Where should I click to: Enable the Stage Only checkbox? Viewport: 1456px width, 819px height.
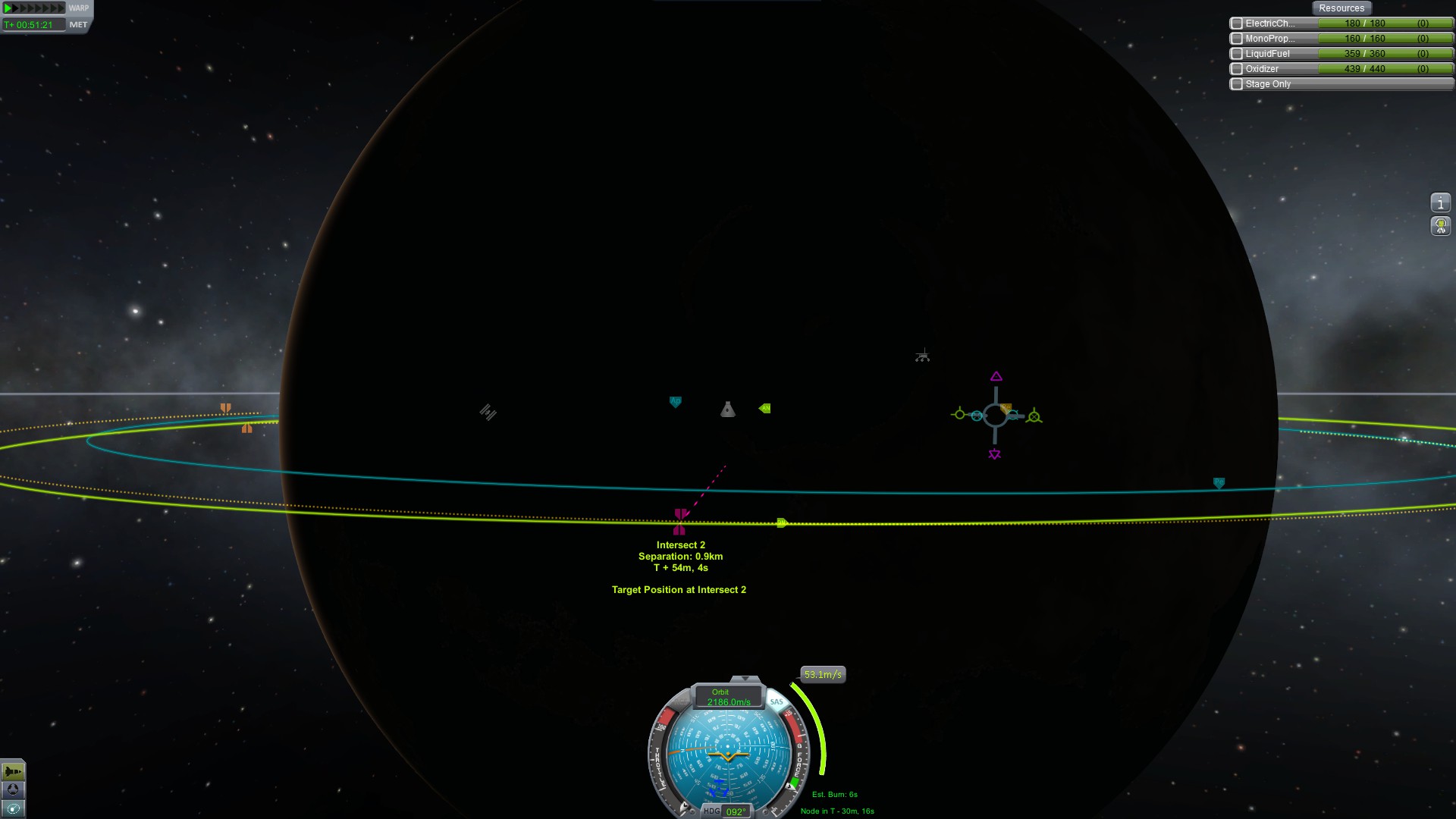tap(1237, 84)
